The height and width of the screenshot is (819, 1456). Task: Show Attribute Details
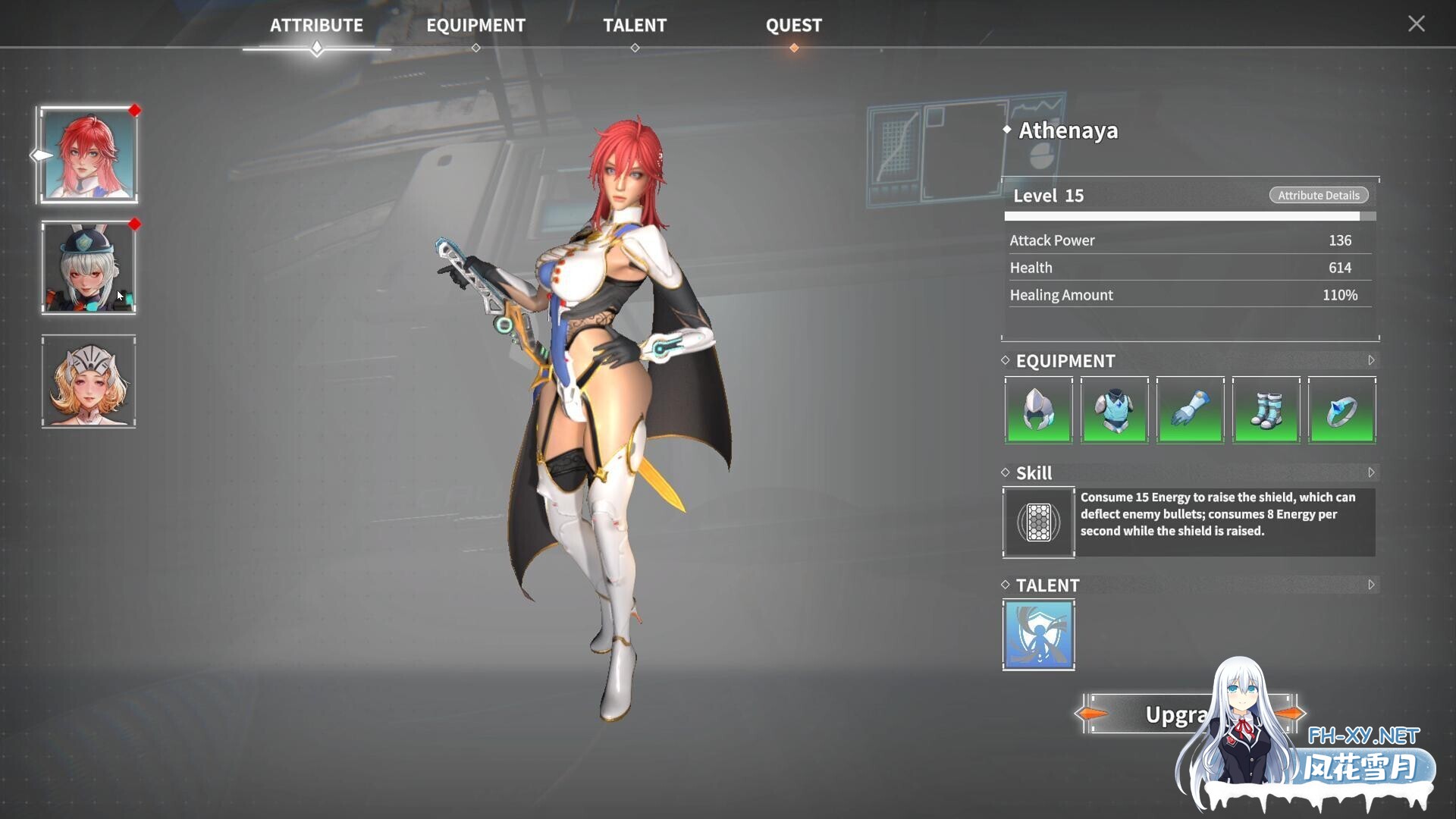point(1318,196)
